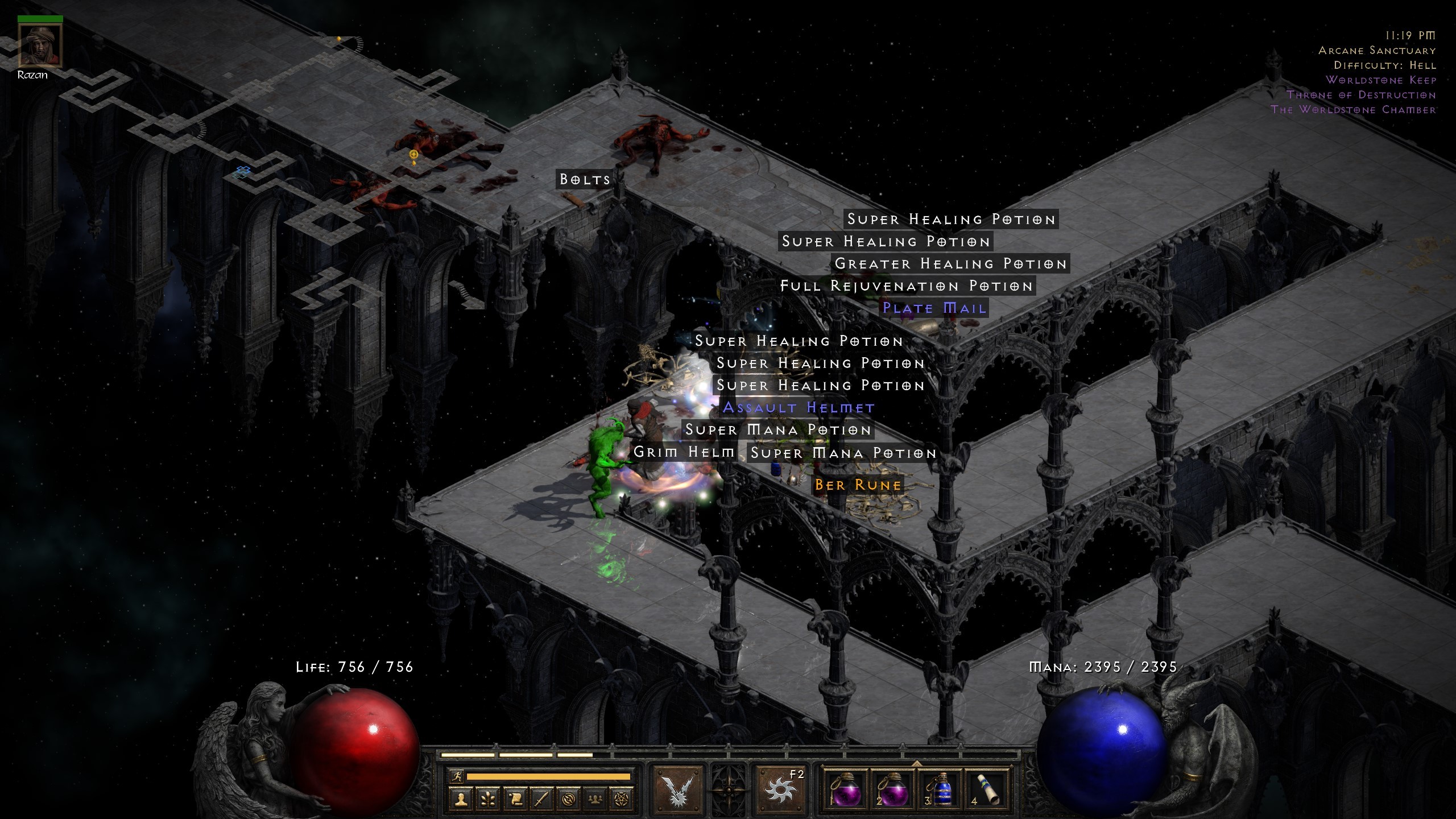Use the purple rejuvenation potion in belt slot 2
The height and width of the screenshot is (819, 1456).
pyautogui.click(x=892, y=791)
